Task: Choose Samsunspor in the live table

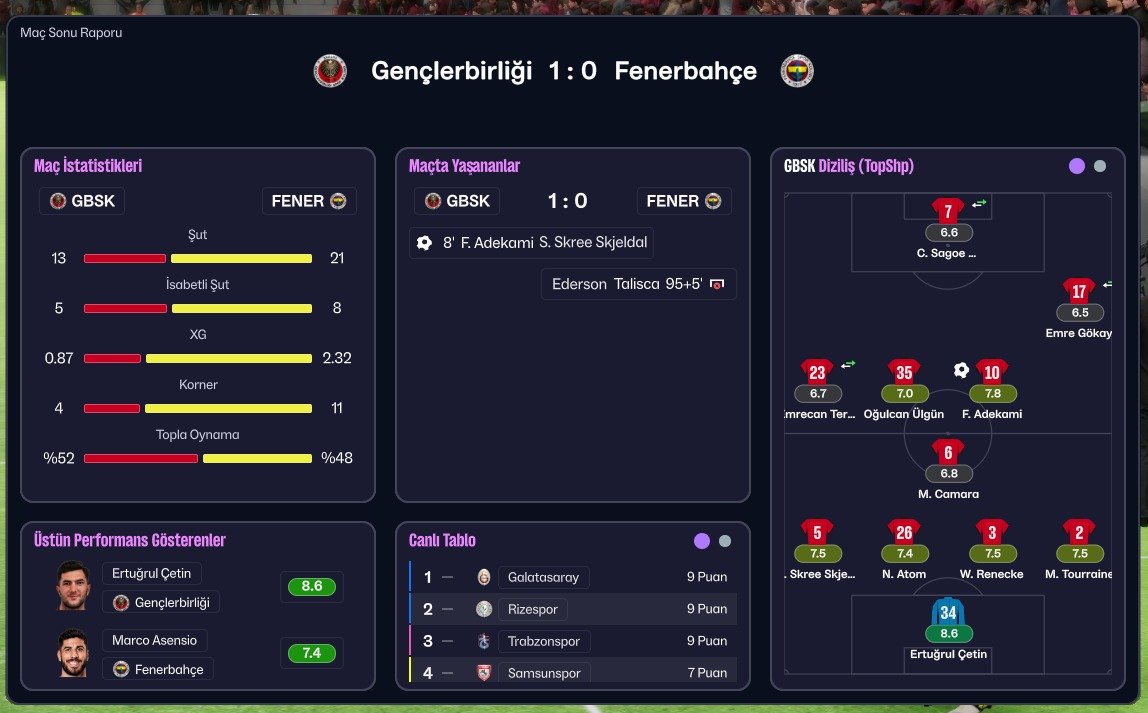Action: coord(542,673)
